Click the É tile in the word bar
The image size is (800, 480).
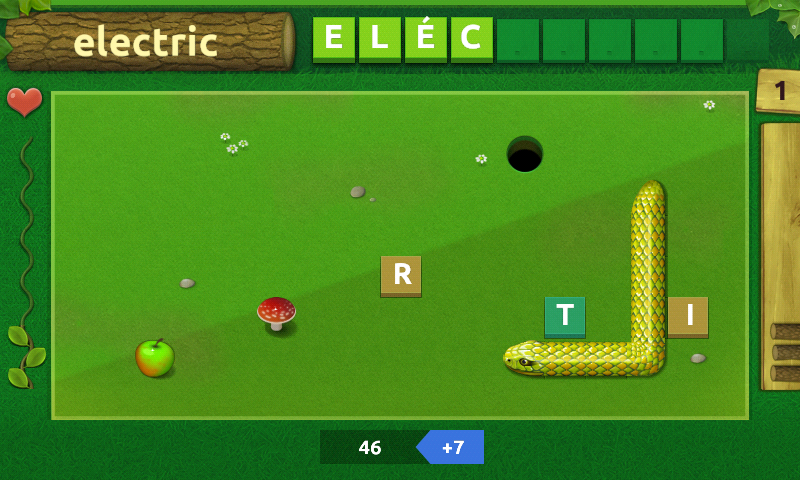426,39
